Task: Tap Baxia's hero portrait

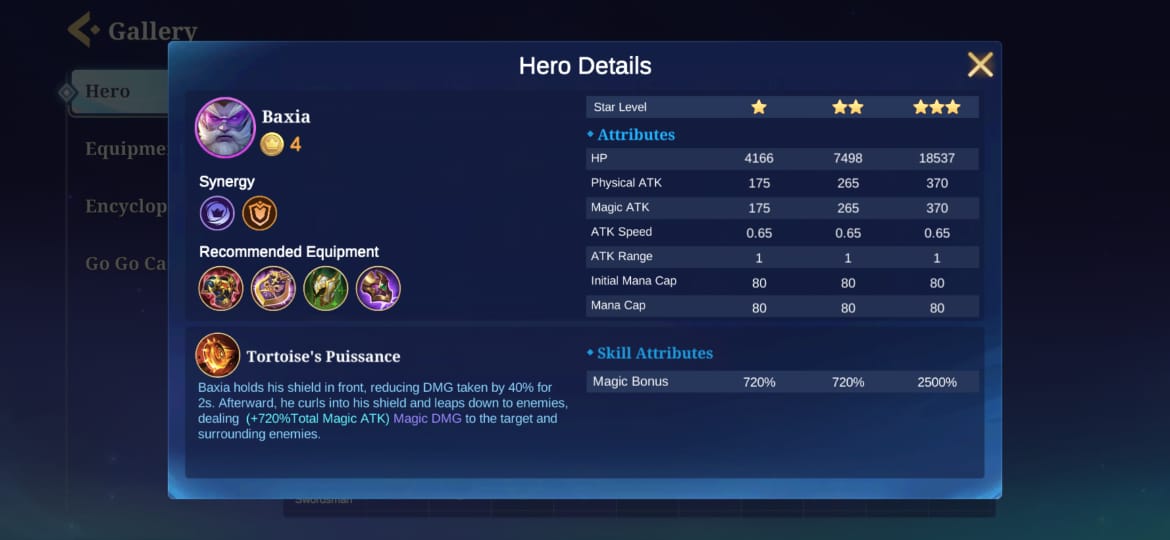Action: tap(225, 128)
